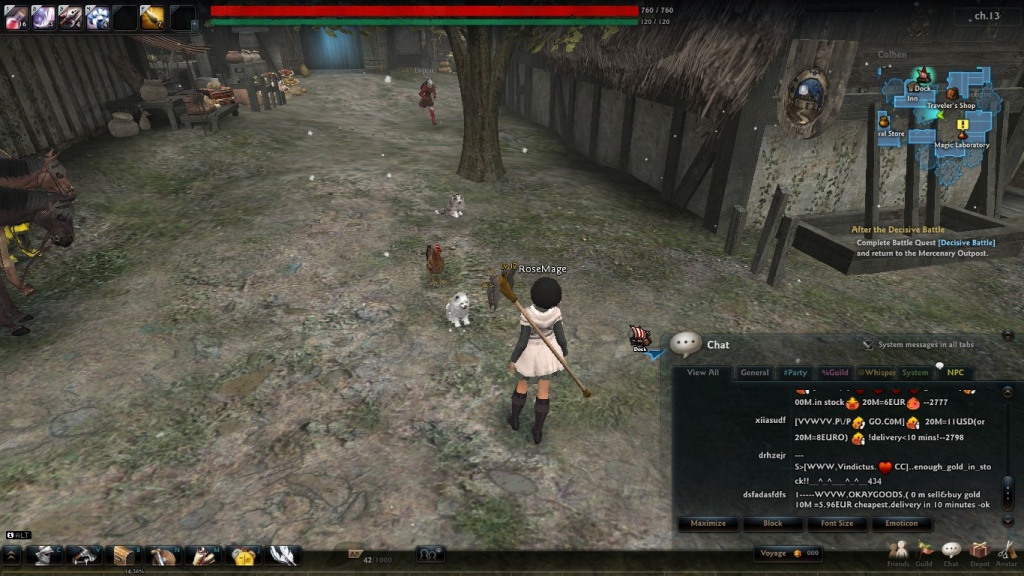Select the View All chat tab
Viewport: 1024px width, 576px height.
pos(703,373)
